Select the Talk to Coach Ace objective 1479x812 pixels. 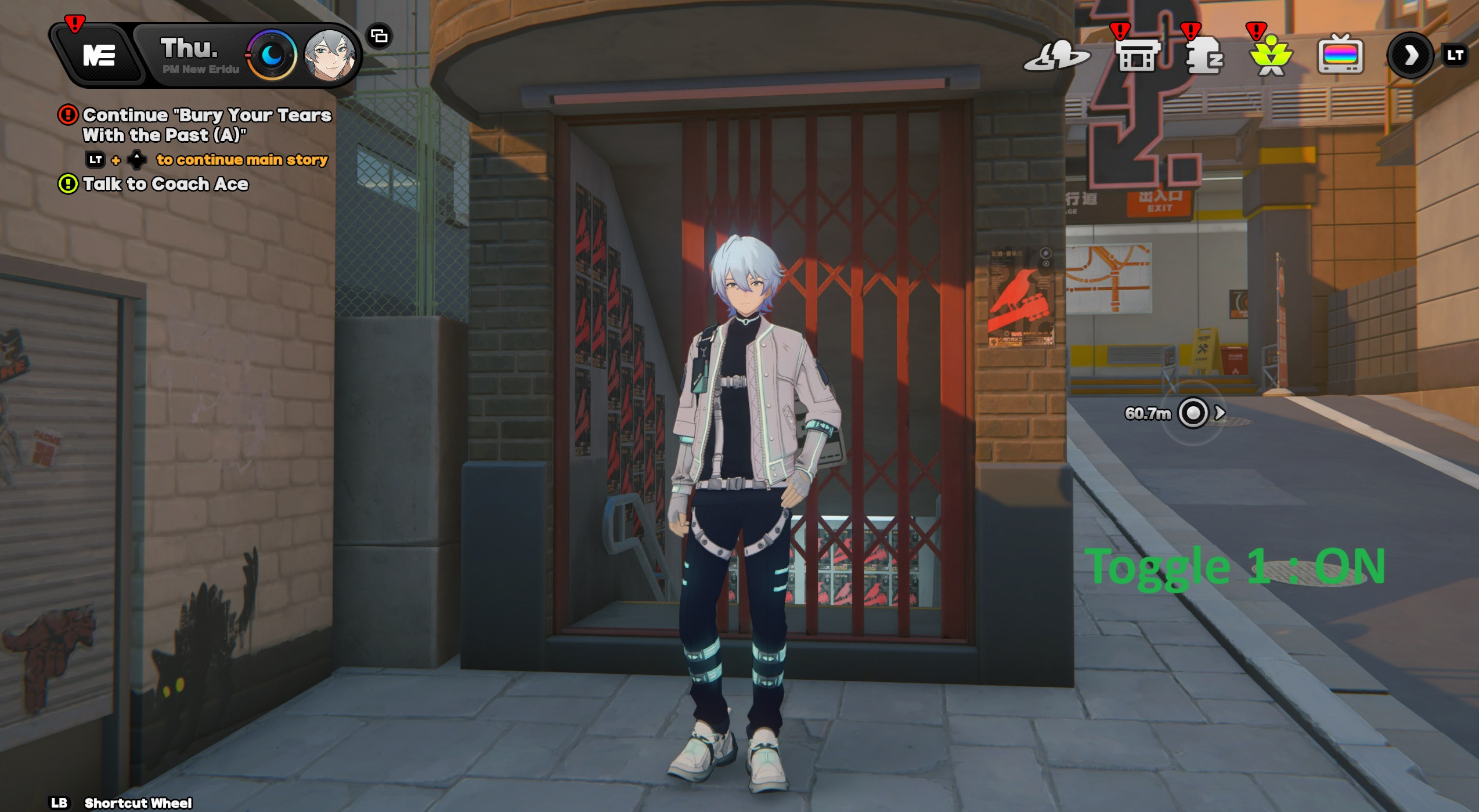pos(167,183)
